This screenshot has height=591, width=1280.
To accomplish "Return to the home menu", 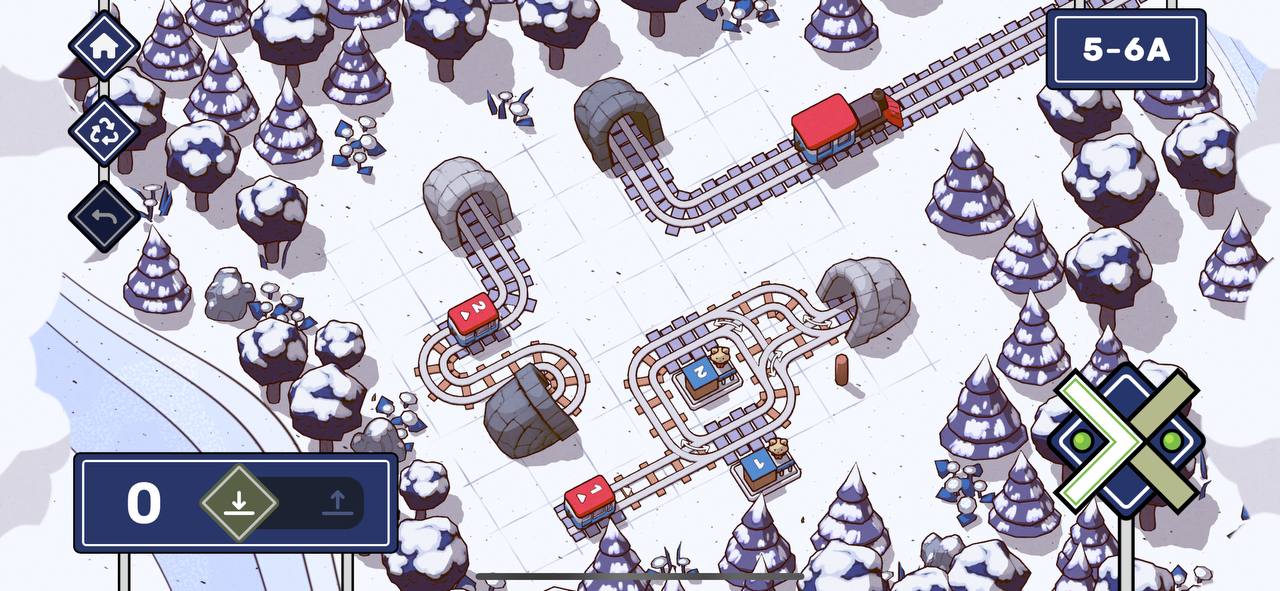I will point(103,46).
